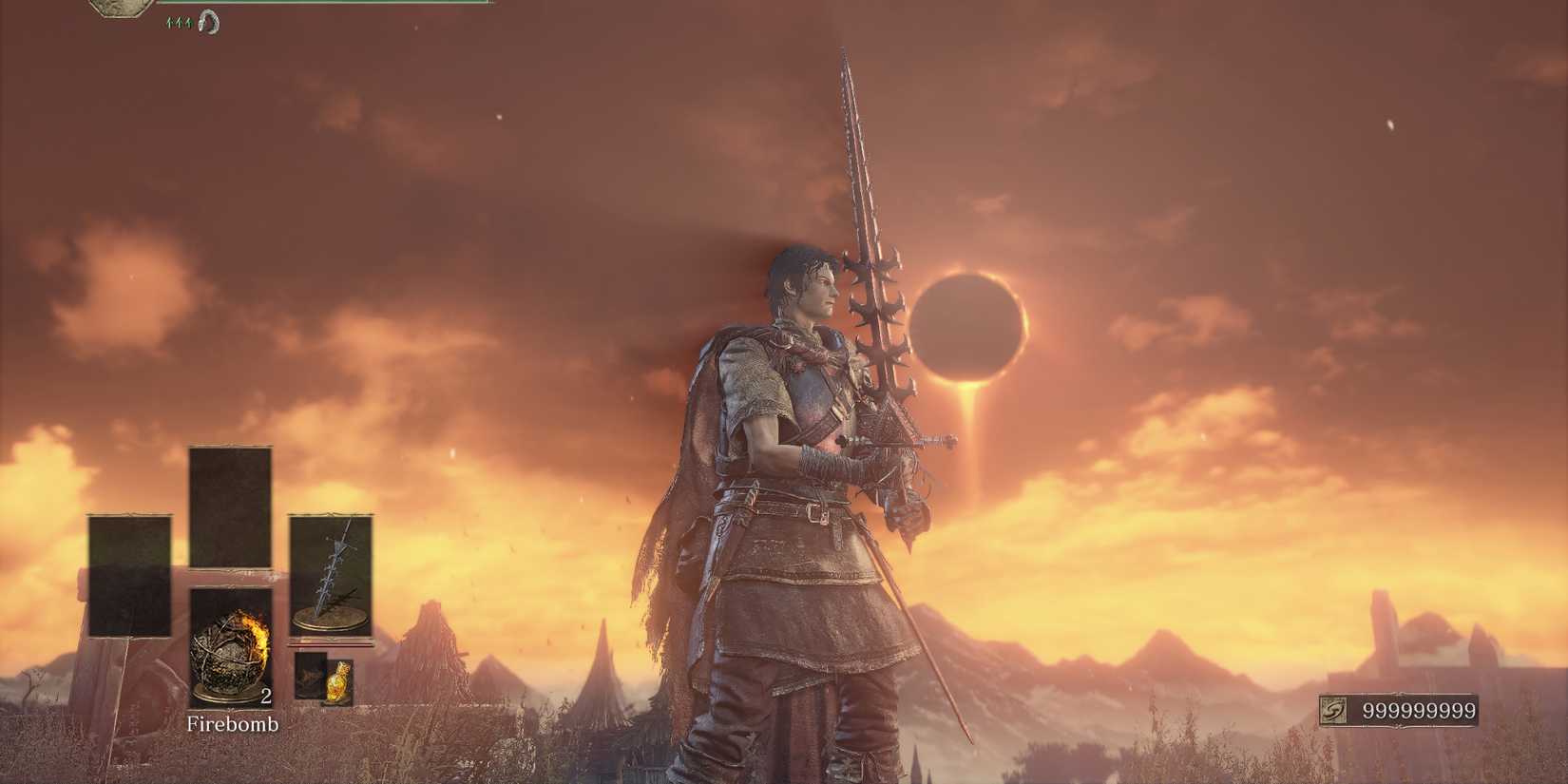Click the empty attunement slot above the Firebomb
This screenshot has height=784, width=1568.
231,505
